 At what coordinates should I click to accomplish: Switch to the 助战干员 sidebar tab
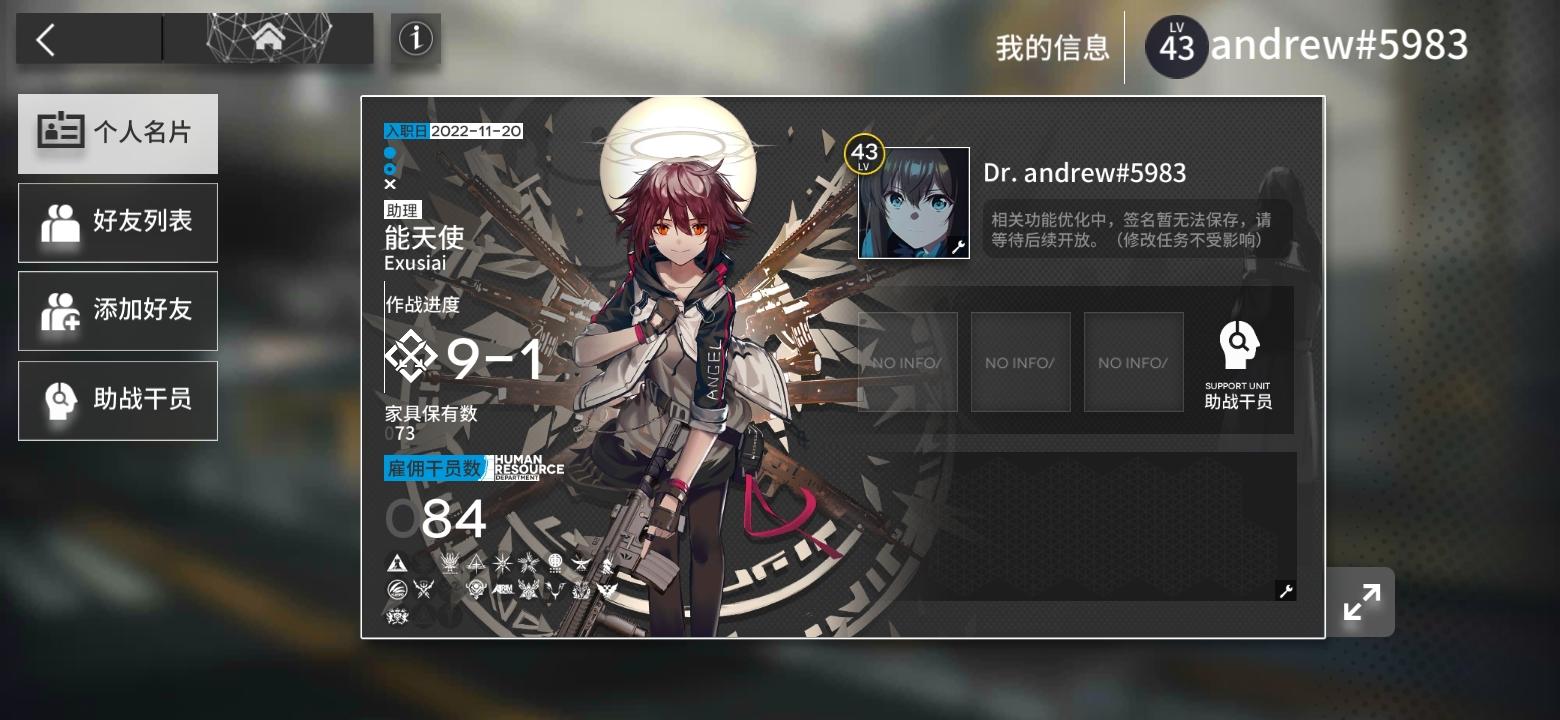click(117, 400)
